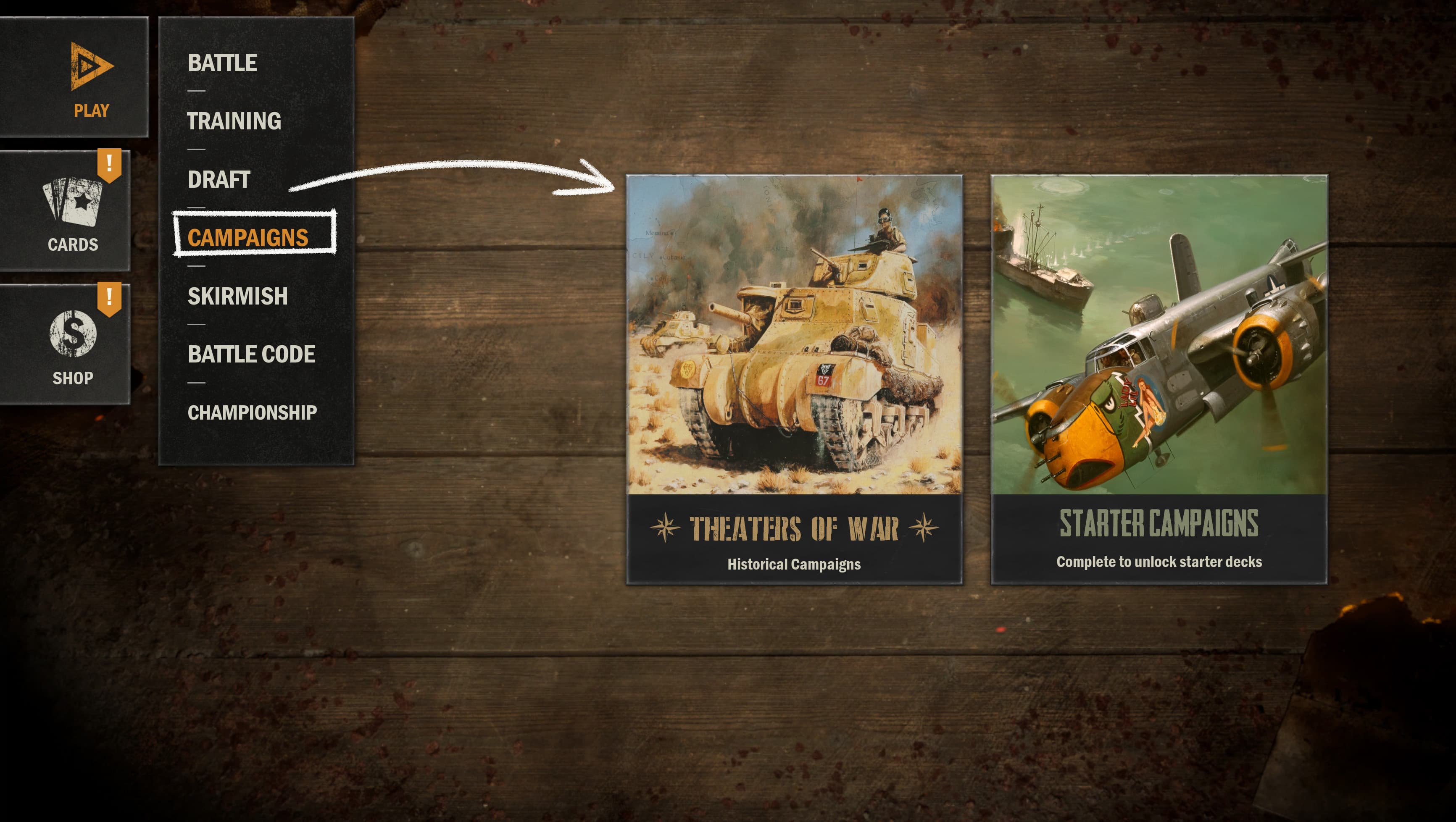
Task: Go to Championship mode
Action: 252,412
